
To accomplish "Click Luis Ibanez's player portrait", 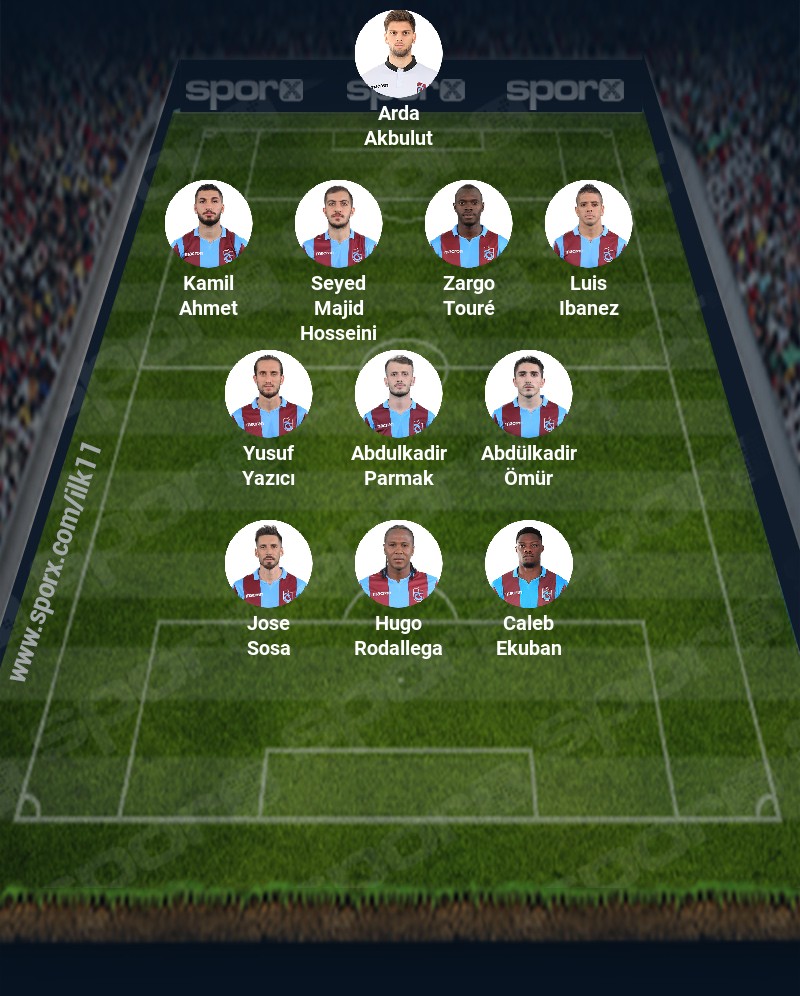I will pyautogui.click(x=588, y=224).
